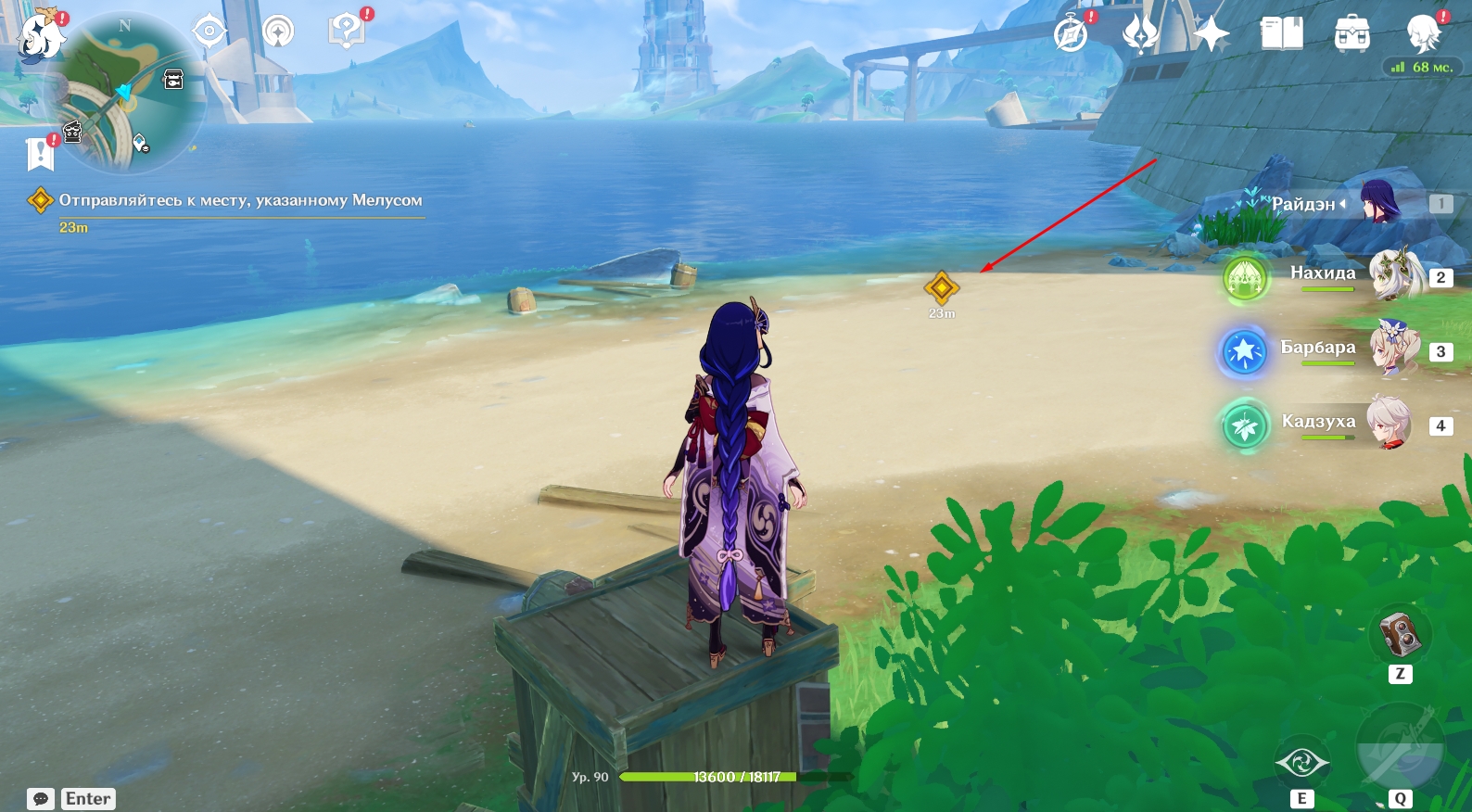This screenshot has width=1472, height=812.
Task: Open the quest bookmark with alert
Action: pyautogui.click(x=41, y=153)
